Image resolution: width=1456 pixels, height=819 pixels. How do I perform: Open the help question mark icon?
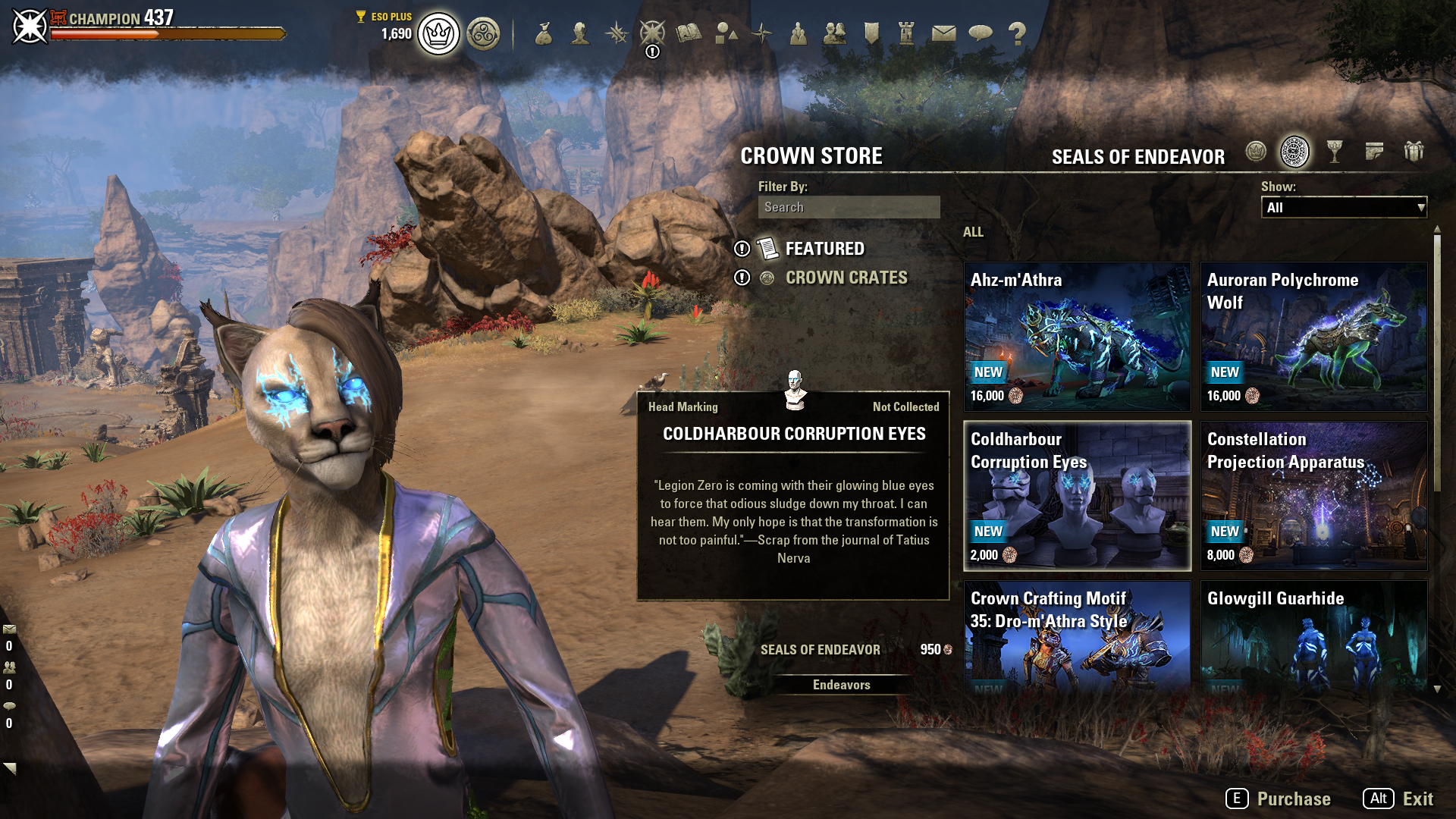(x=1017, y=33)
